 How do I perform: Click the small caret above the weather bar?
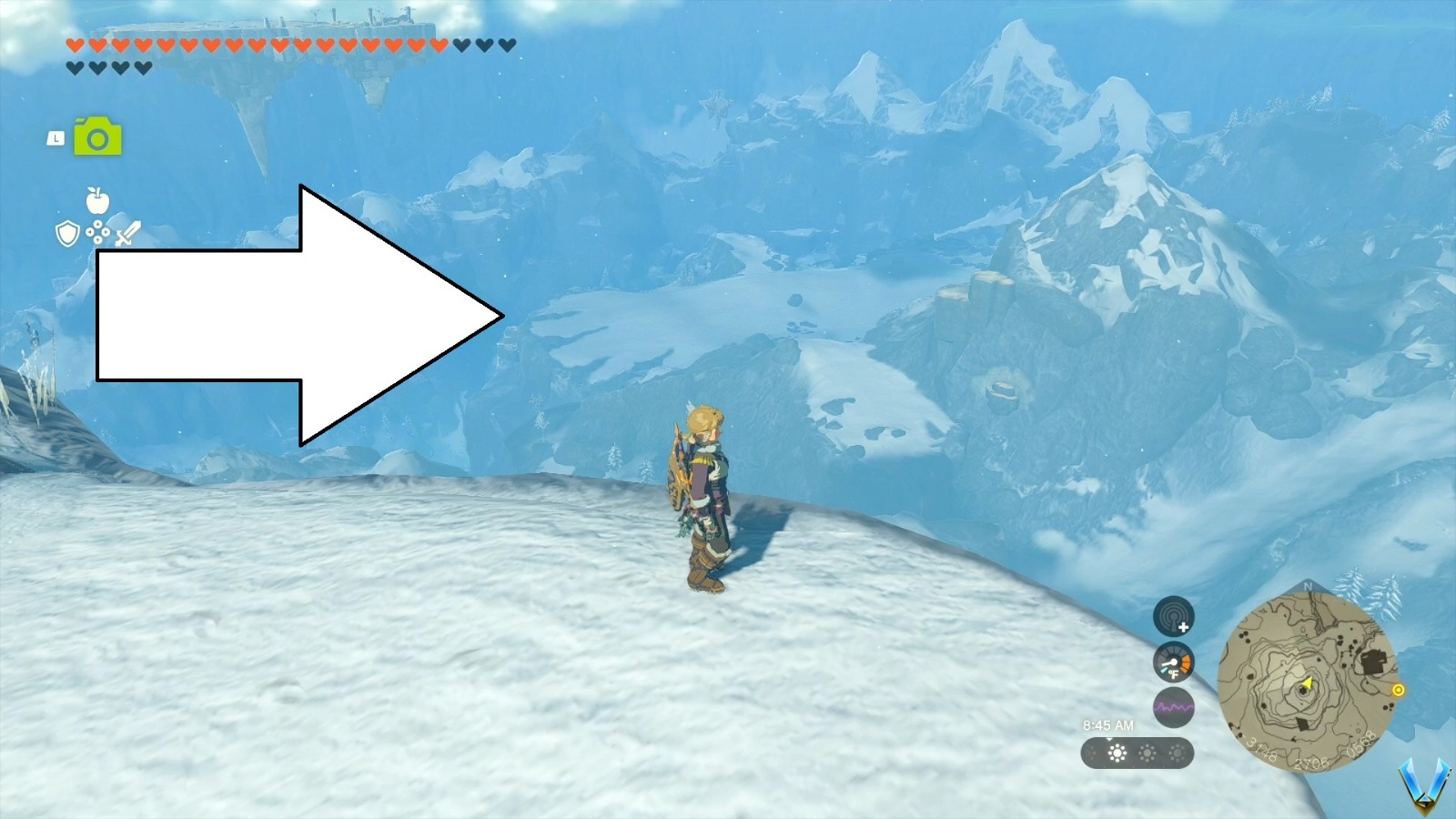coord(1107,739)
